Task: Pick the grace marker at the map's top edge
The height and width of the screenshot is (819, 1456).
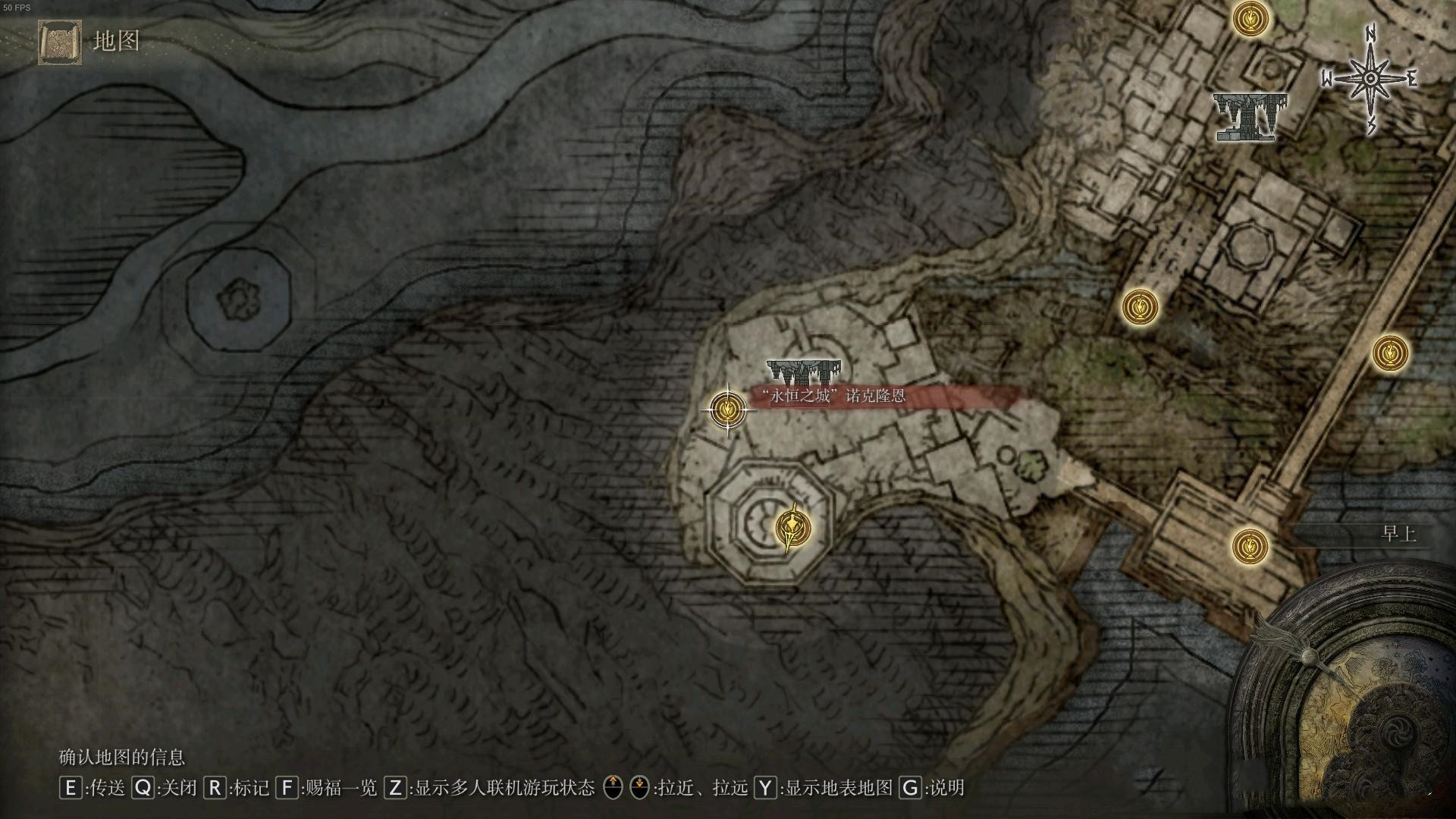Action: click(x=1250, y=20)
